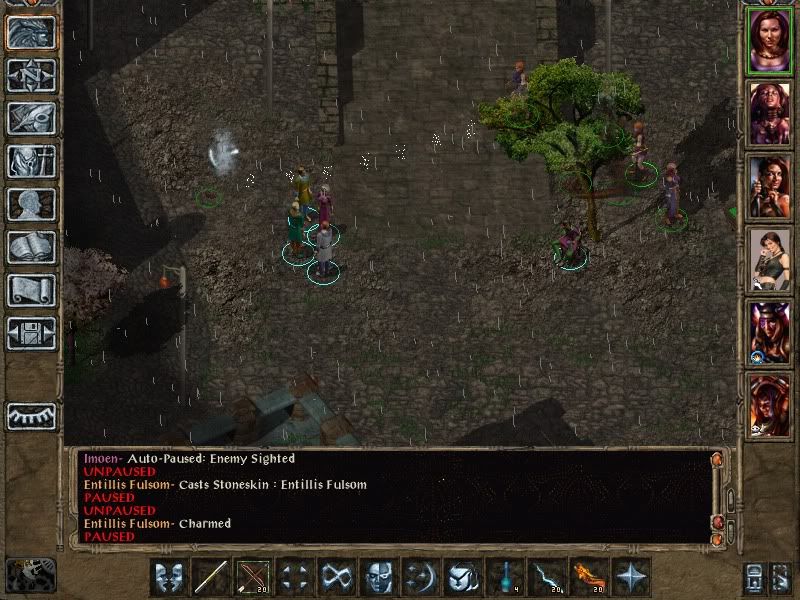Use the flame quick item slot

590,577
